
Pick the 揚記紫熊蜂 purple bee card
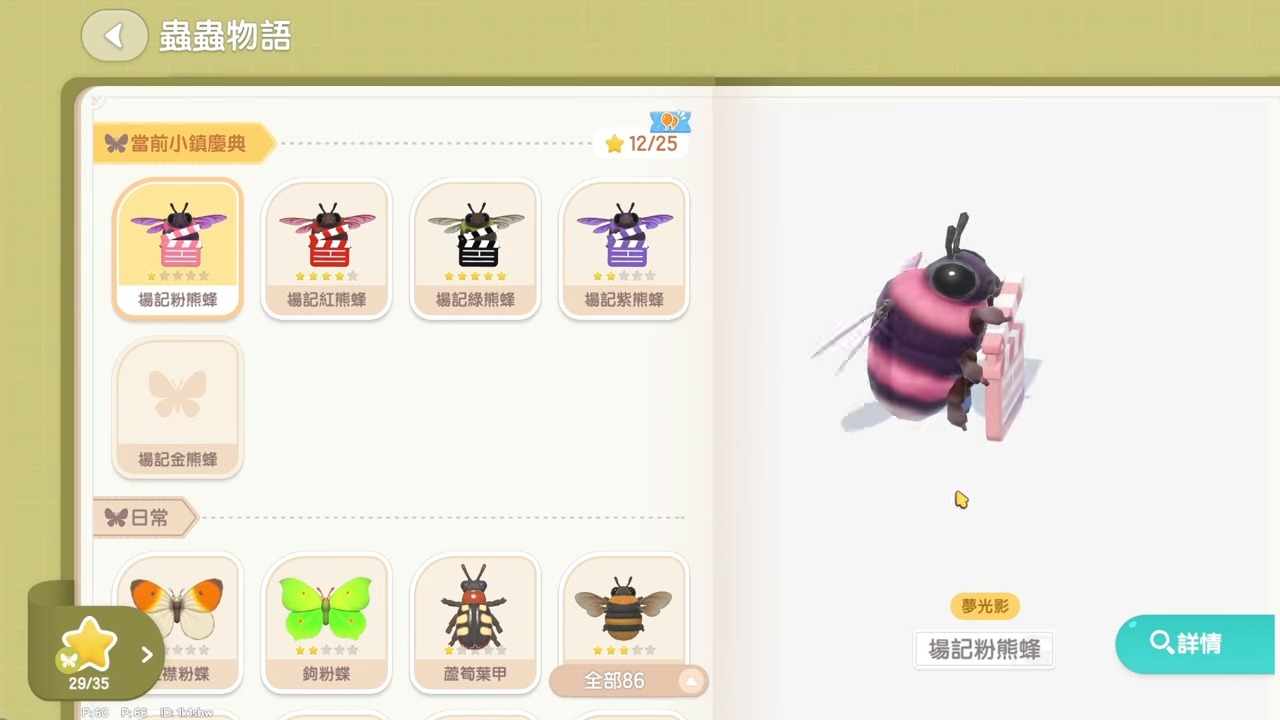coord(624,249)
